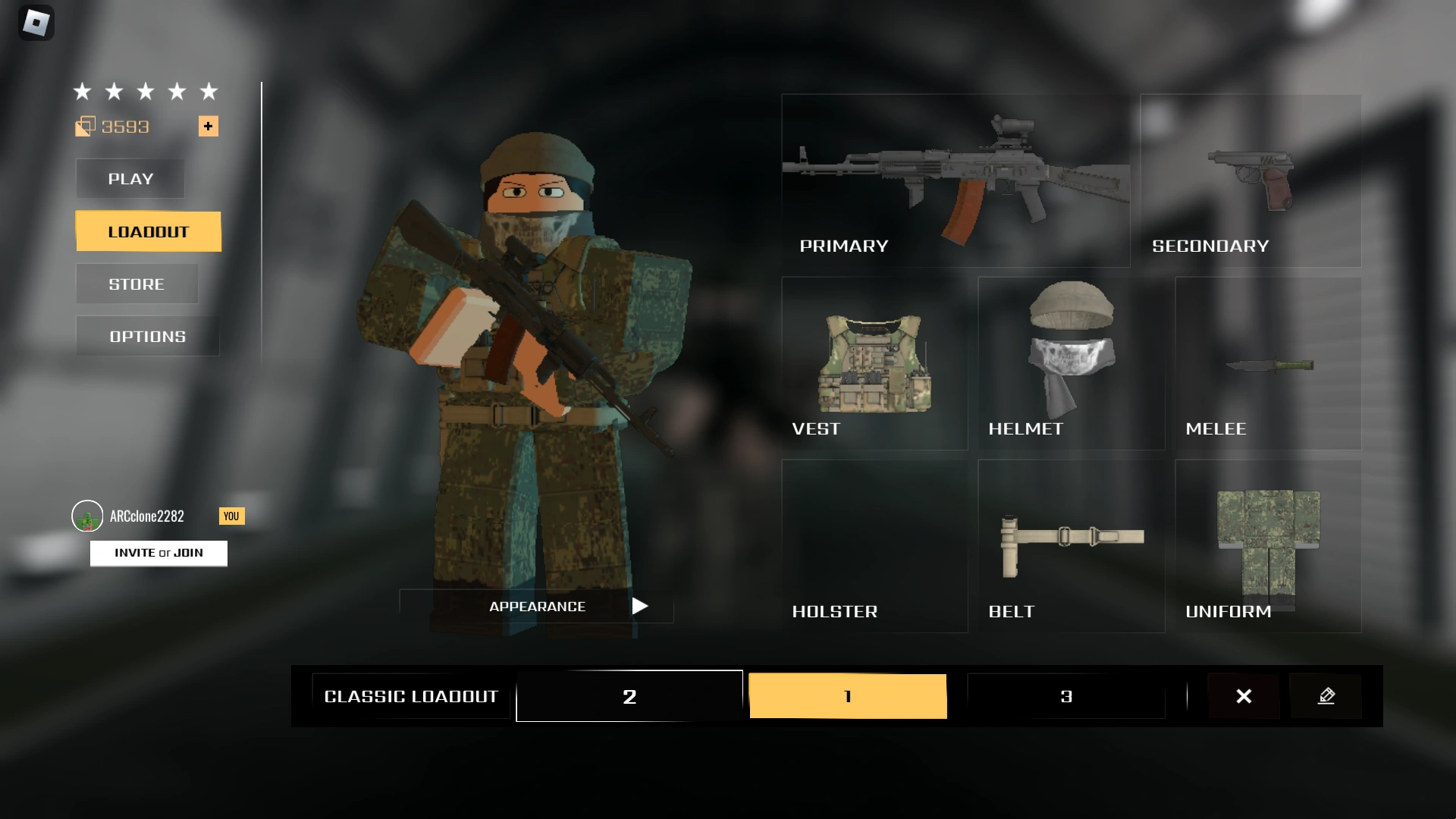Click the fifth star in the rating row
Viewport: 1456px width, 819px height.
(208, 91)
